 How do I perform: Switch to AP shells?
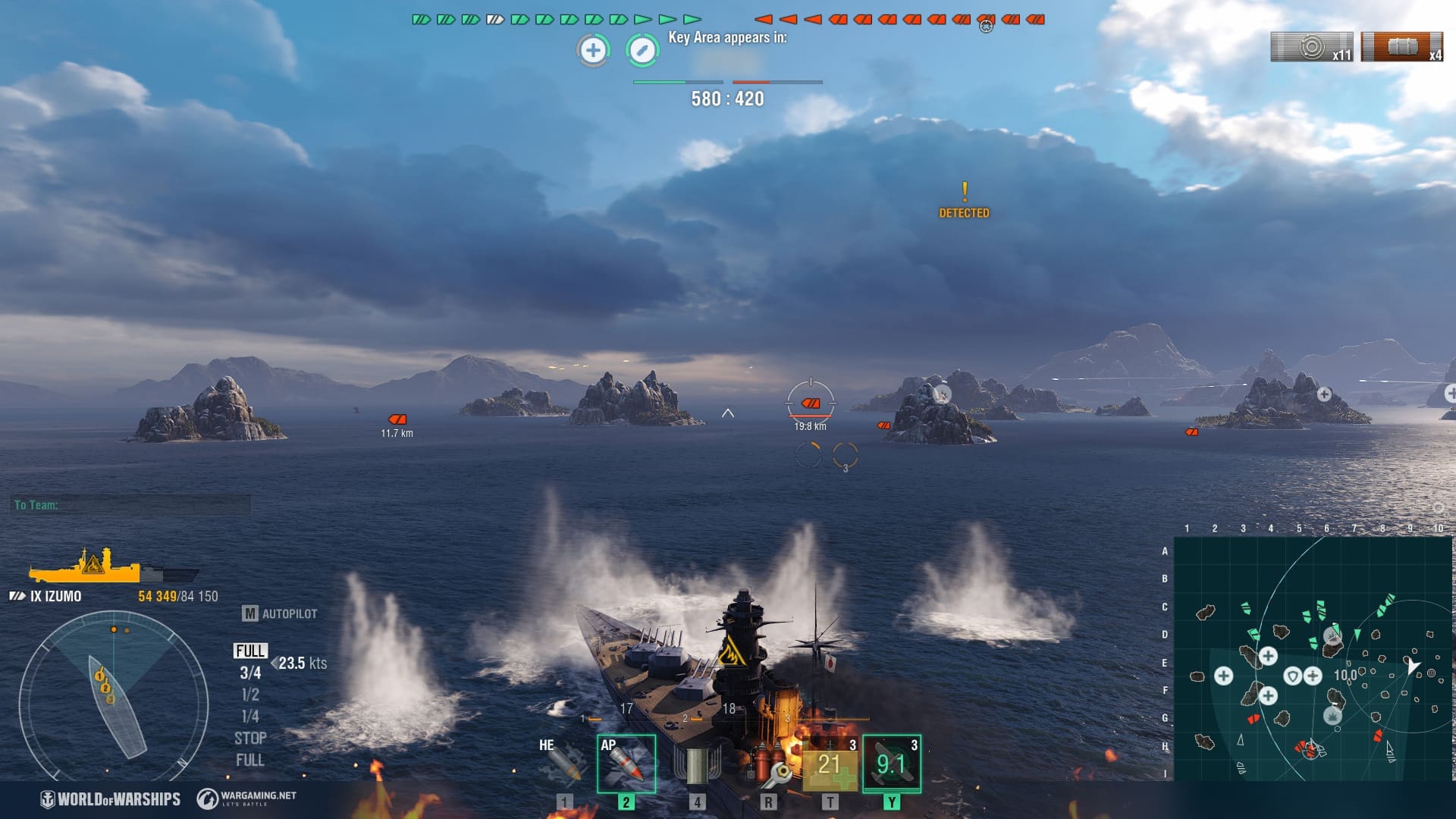pos(626,763)
